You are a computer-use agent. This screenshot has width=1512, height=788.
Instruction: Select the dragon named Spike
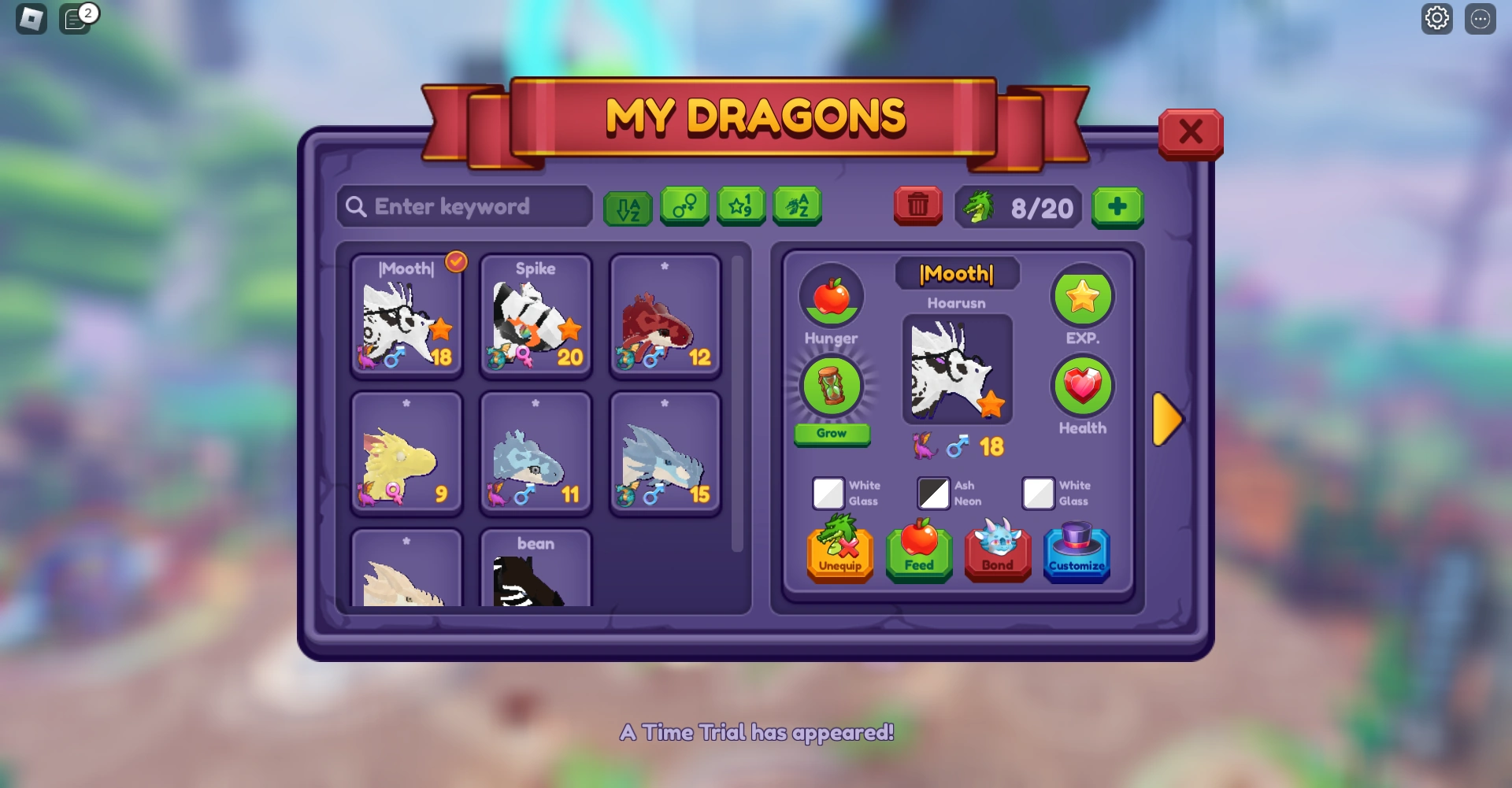click(535, 315)
